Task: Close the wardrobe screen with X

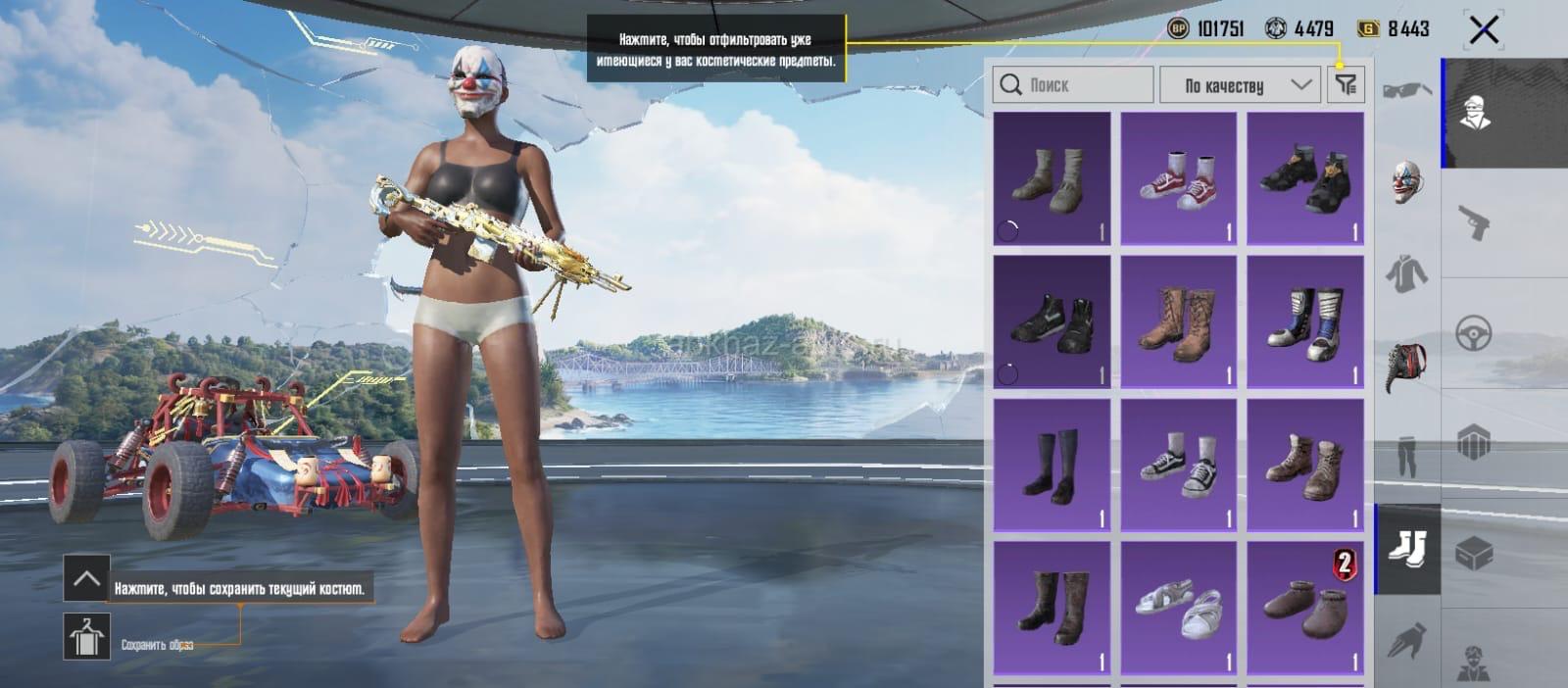Action: 1484,30
